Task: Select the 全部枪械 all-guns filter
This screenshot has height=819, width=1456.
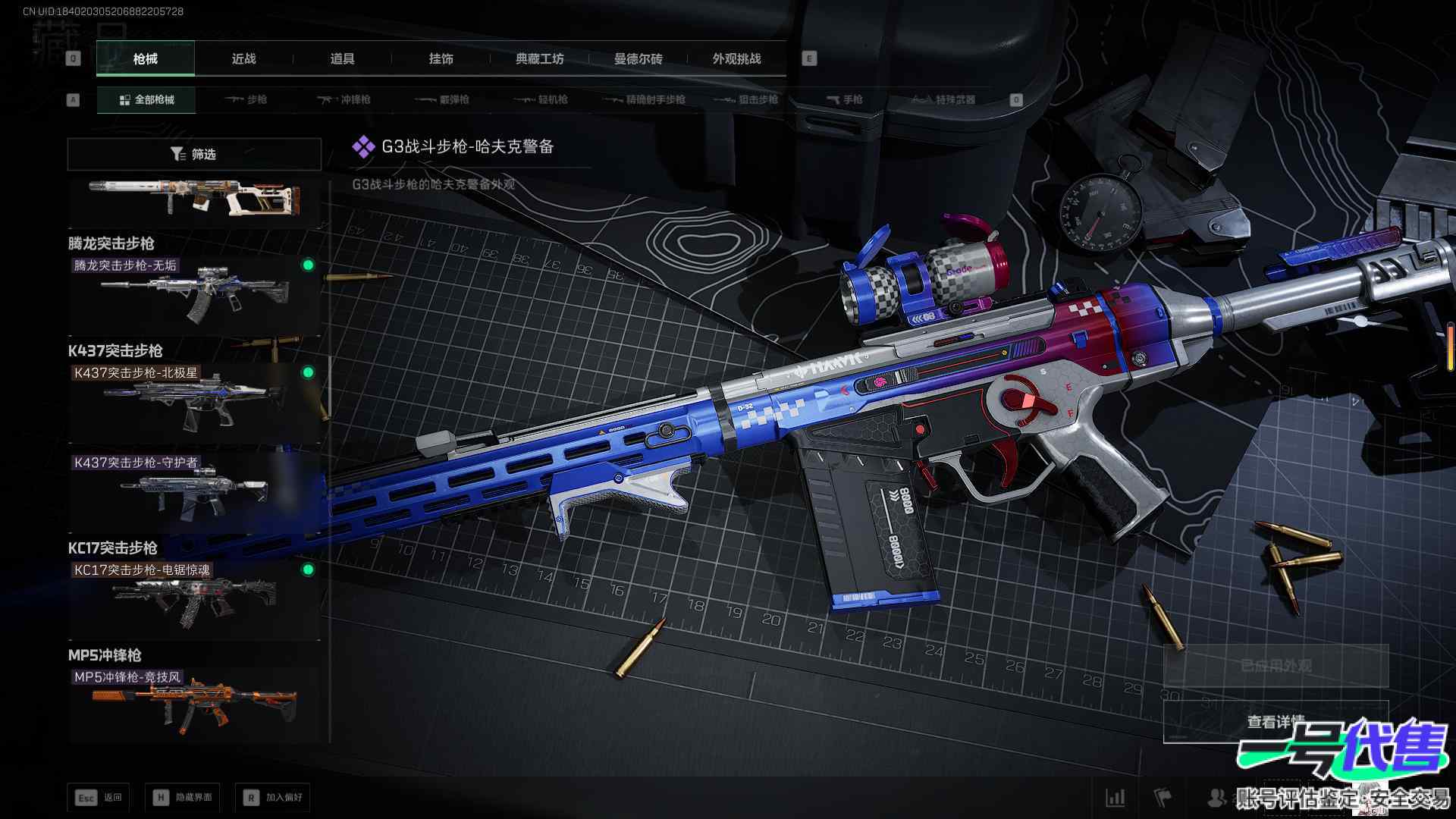Action: (146, 100)
